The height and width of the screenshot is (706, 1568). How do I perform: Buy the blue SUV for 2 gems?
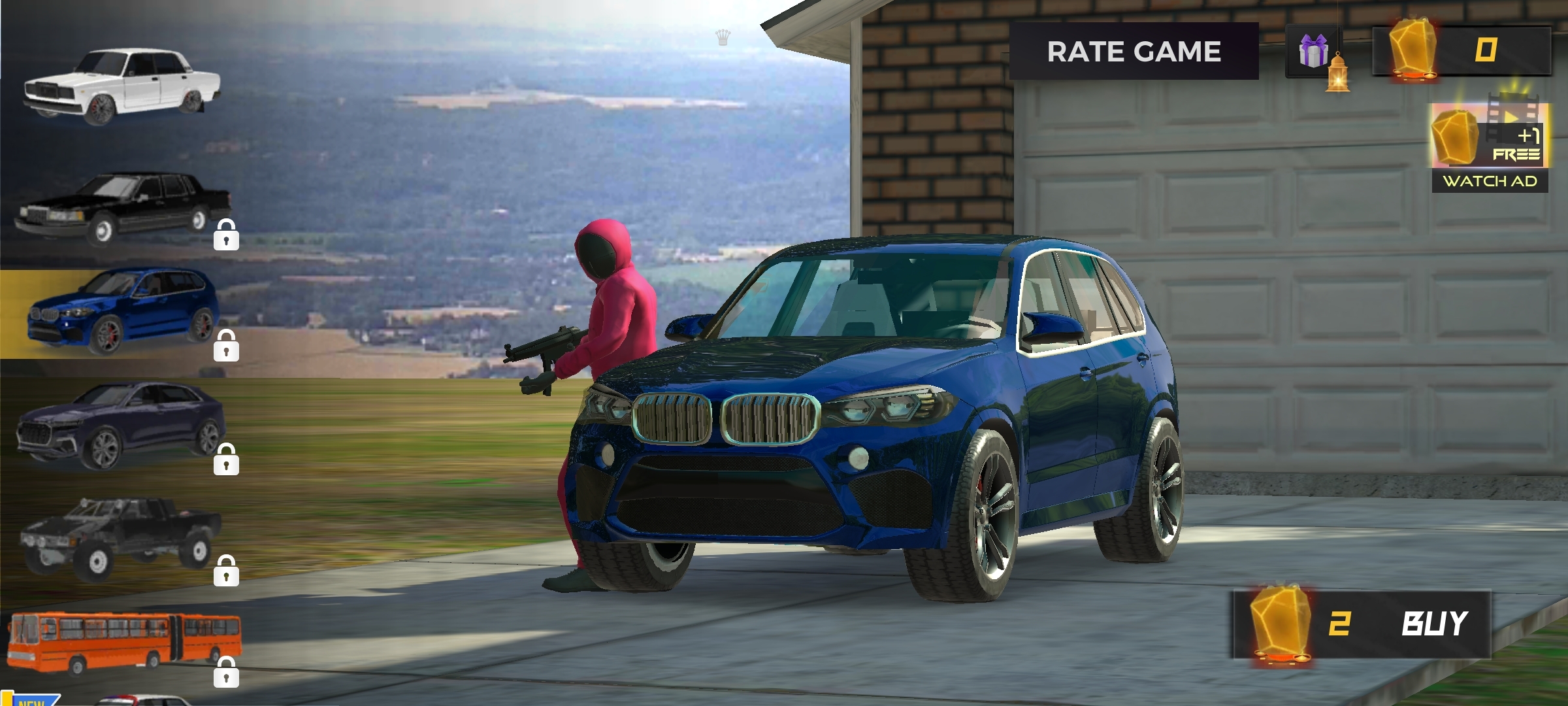1361,624
